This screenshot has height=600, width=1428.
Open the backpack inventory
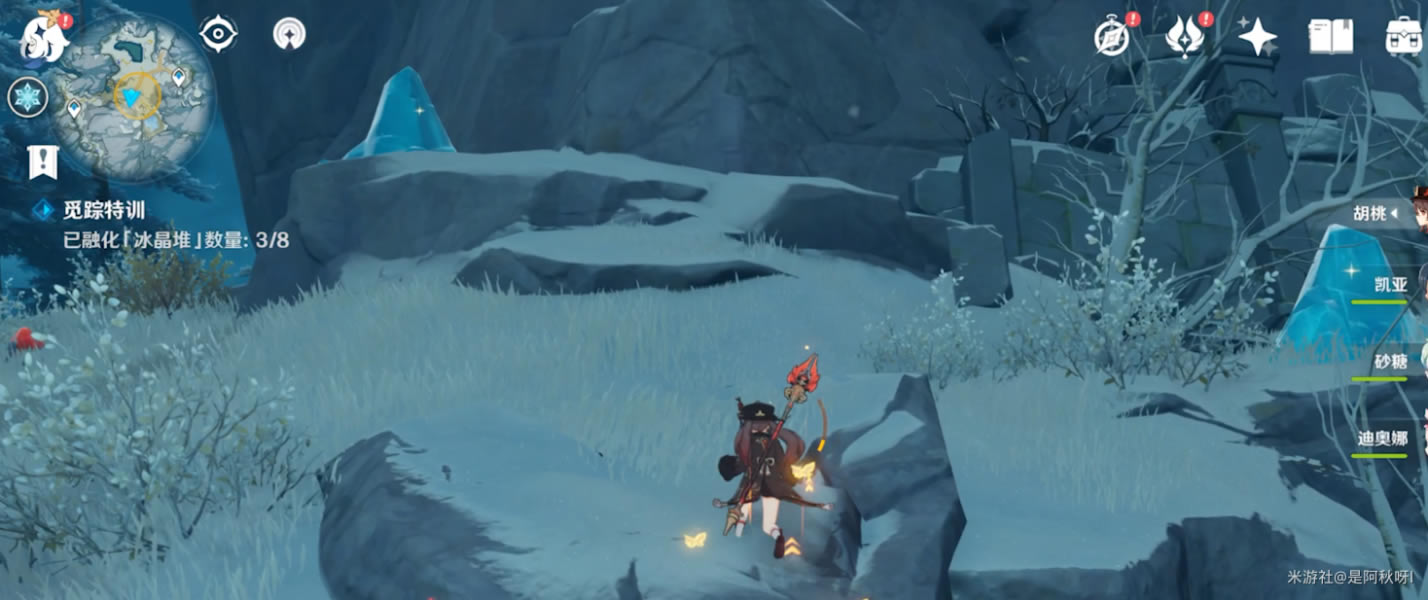coord(1405,36)
